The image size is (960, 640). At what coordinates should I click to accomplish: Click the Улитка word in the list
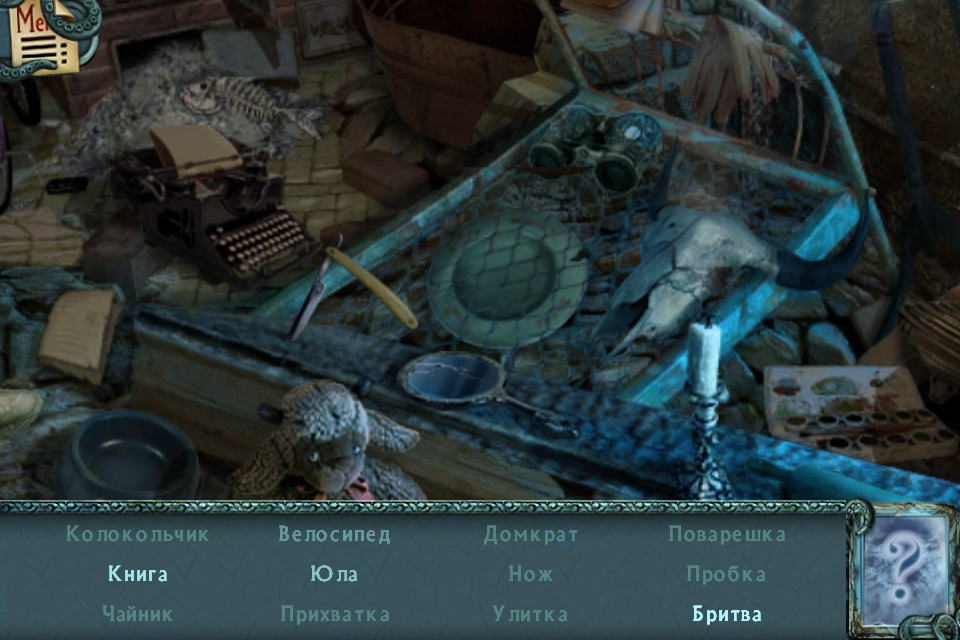pyautogui.click(x=531, y=614)
